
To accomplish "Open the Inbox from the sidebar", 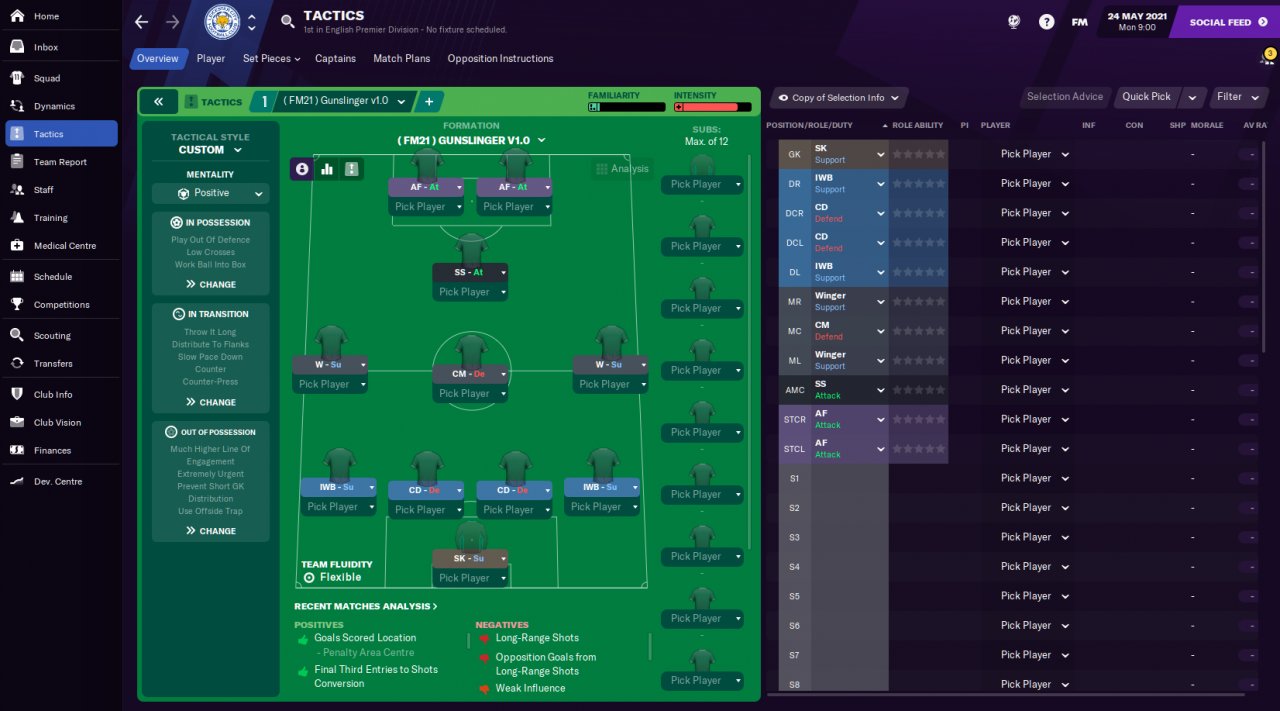I will pos(46,47).
